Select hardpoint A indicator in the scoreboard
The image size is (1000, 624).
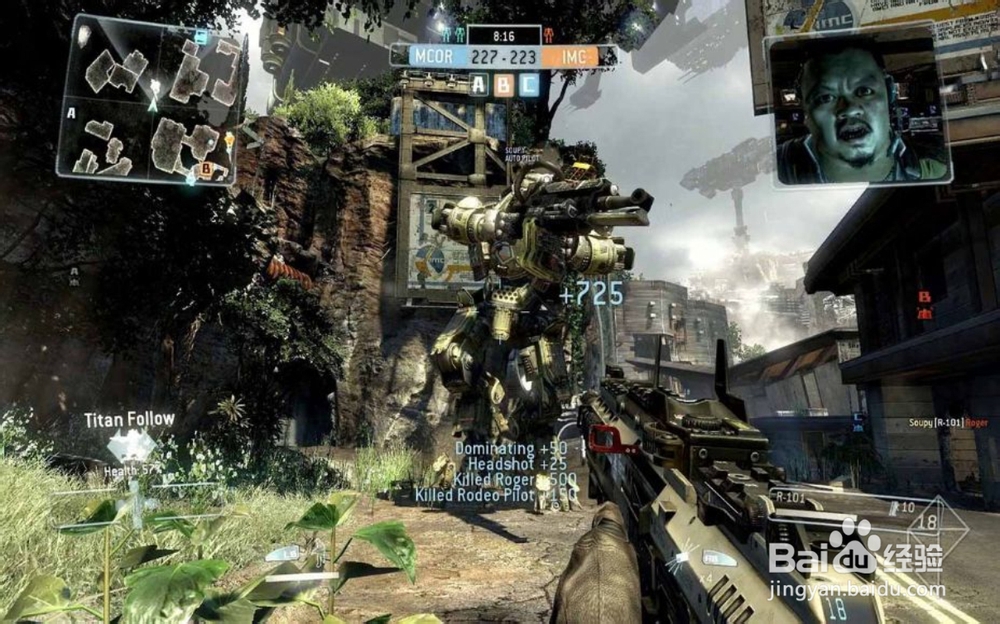479,85
